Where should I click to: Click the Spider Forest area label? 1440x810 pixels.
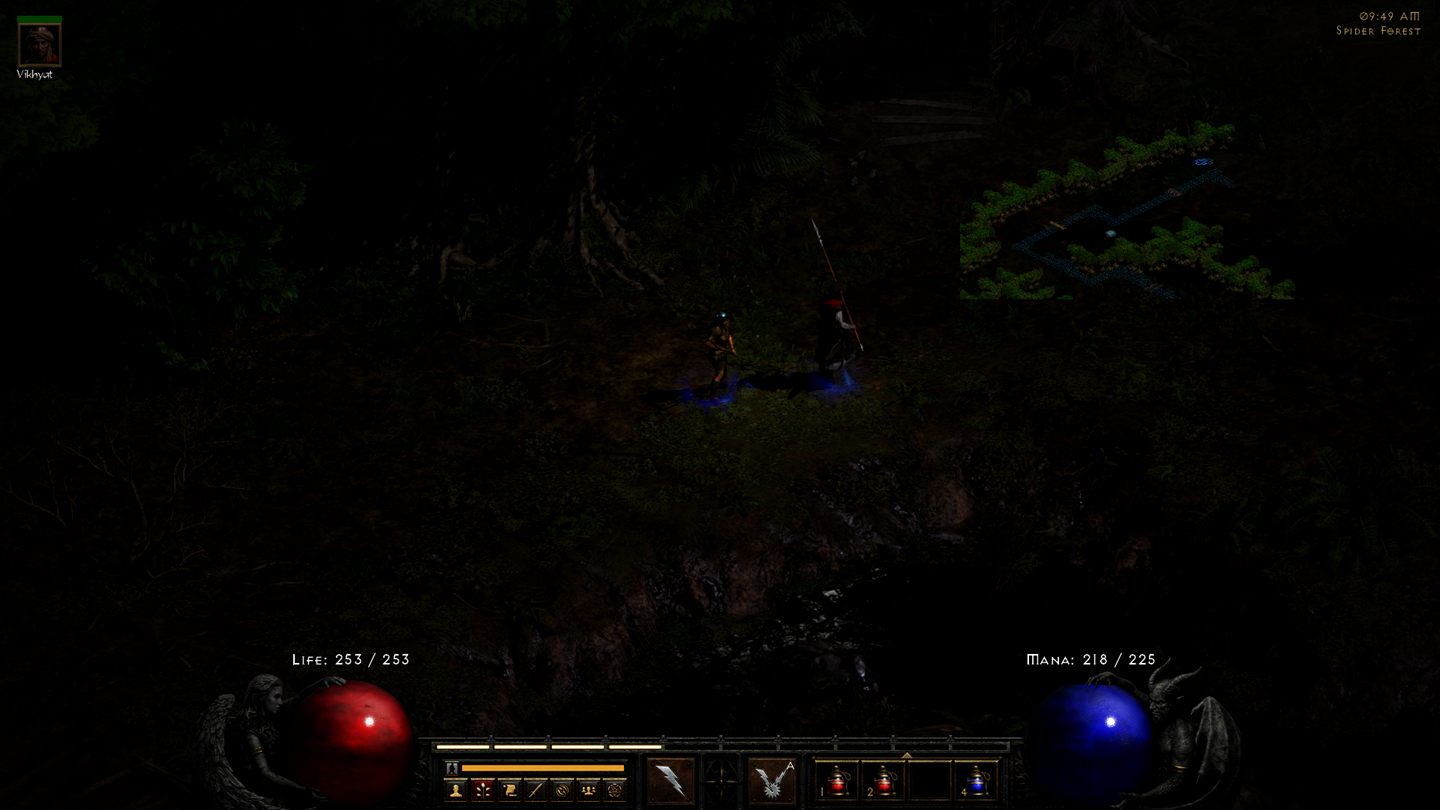coord(1377,31)
